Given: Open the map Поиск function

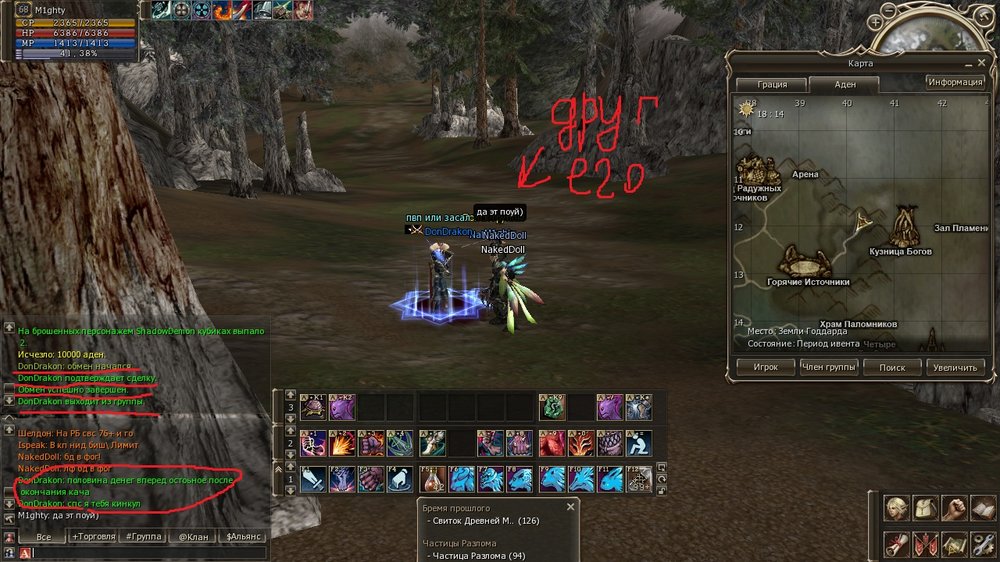Looking at the screenshot, I should point(892,367).
